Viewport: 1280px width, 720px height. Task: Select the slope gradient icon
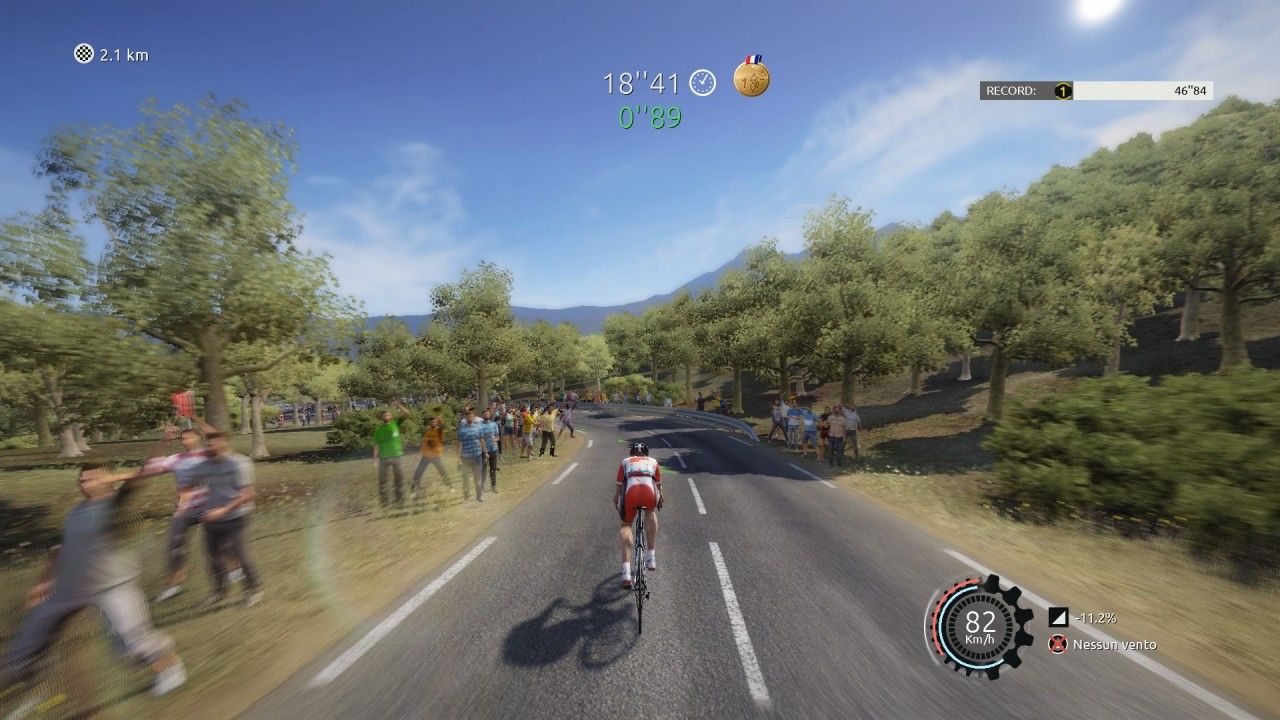tap(1057, 618)
